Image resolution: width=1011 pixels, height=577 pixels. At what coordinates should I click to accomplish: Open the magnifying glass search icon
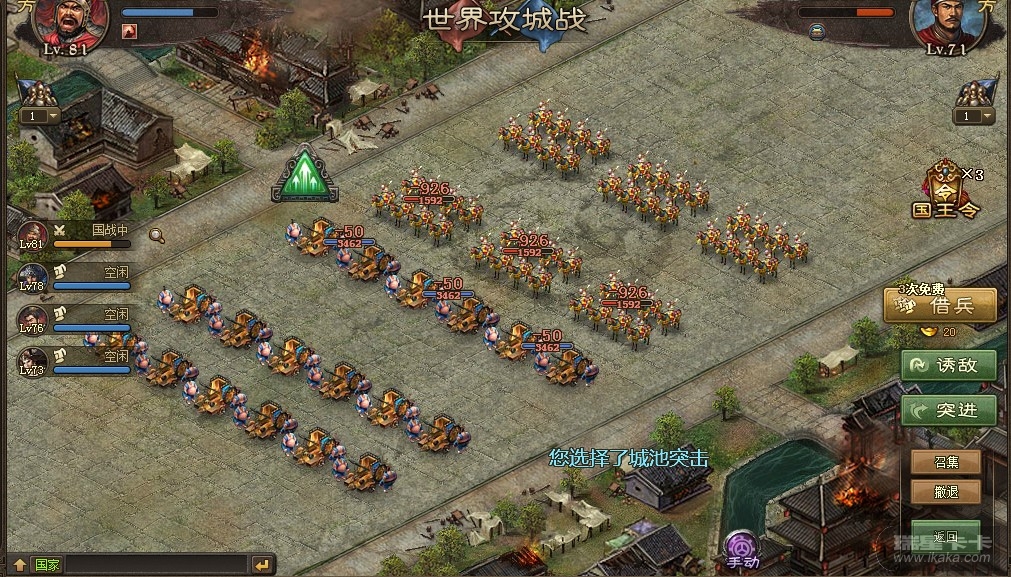pyautogui.click(x=157, y=235)
